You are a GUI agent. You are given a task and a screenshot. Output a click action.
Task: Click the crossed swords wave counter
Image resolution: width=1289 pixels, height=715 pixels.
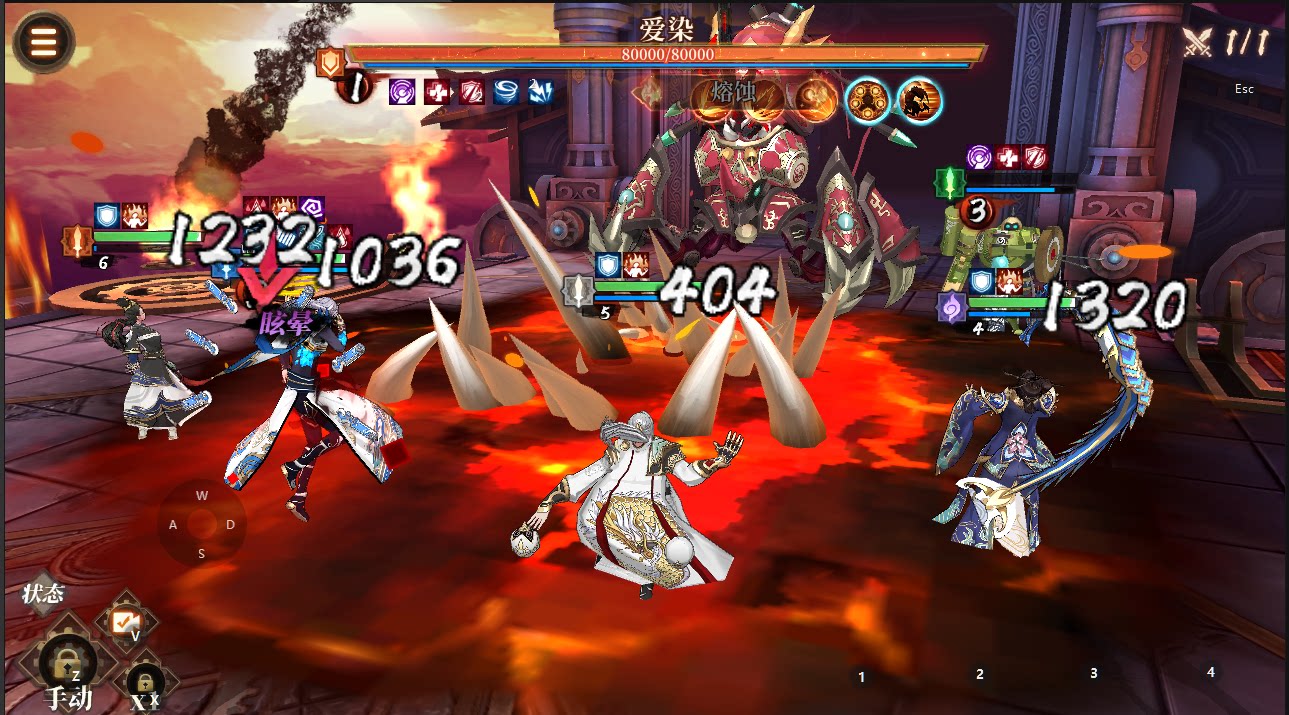(x=1225, y=42)
